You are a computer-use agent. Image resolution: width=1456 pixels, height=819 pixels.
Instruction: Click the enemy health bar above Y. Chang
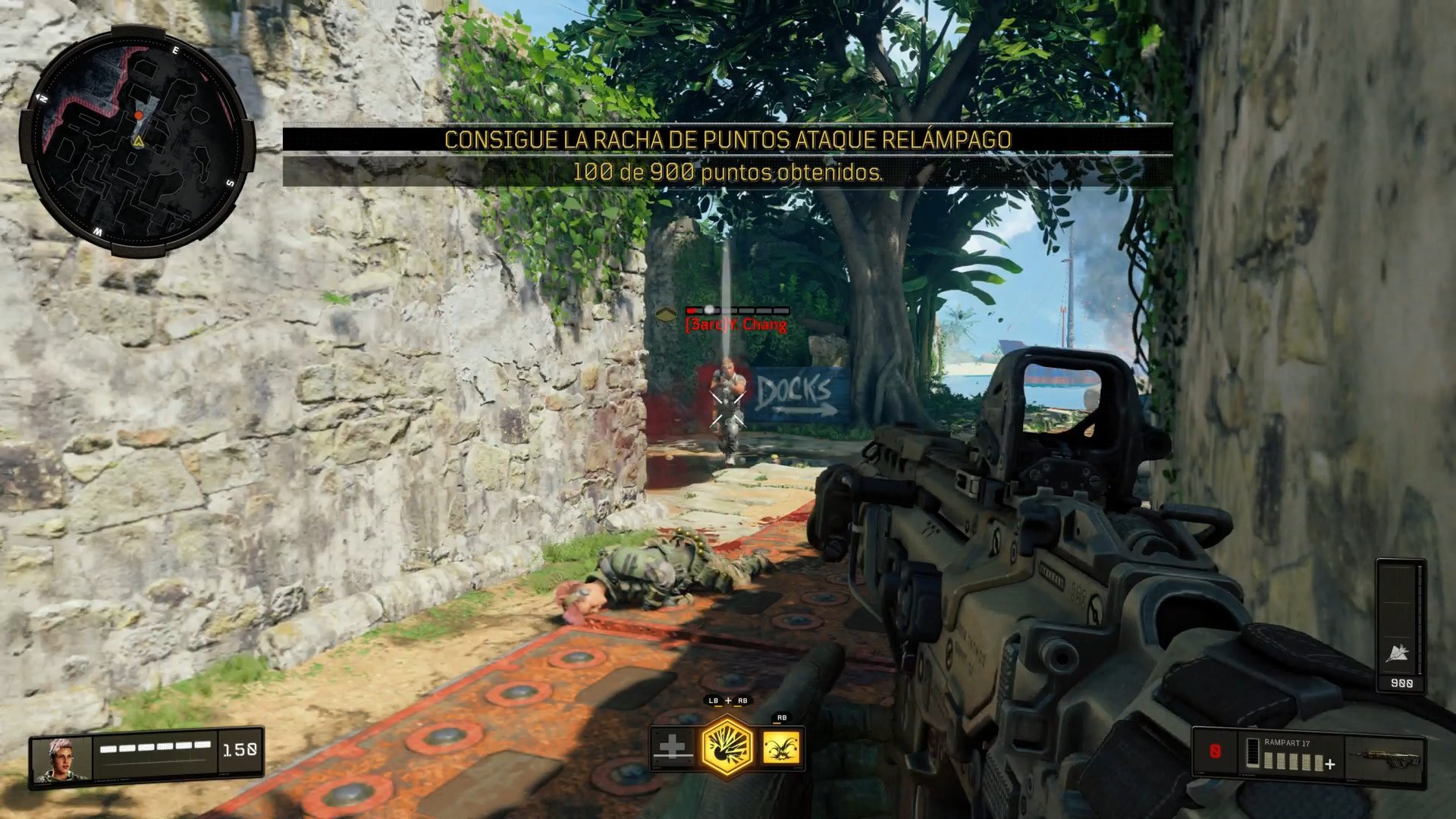[x=736, y=310]
